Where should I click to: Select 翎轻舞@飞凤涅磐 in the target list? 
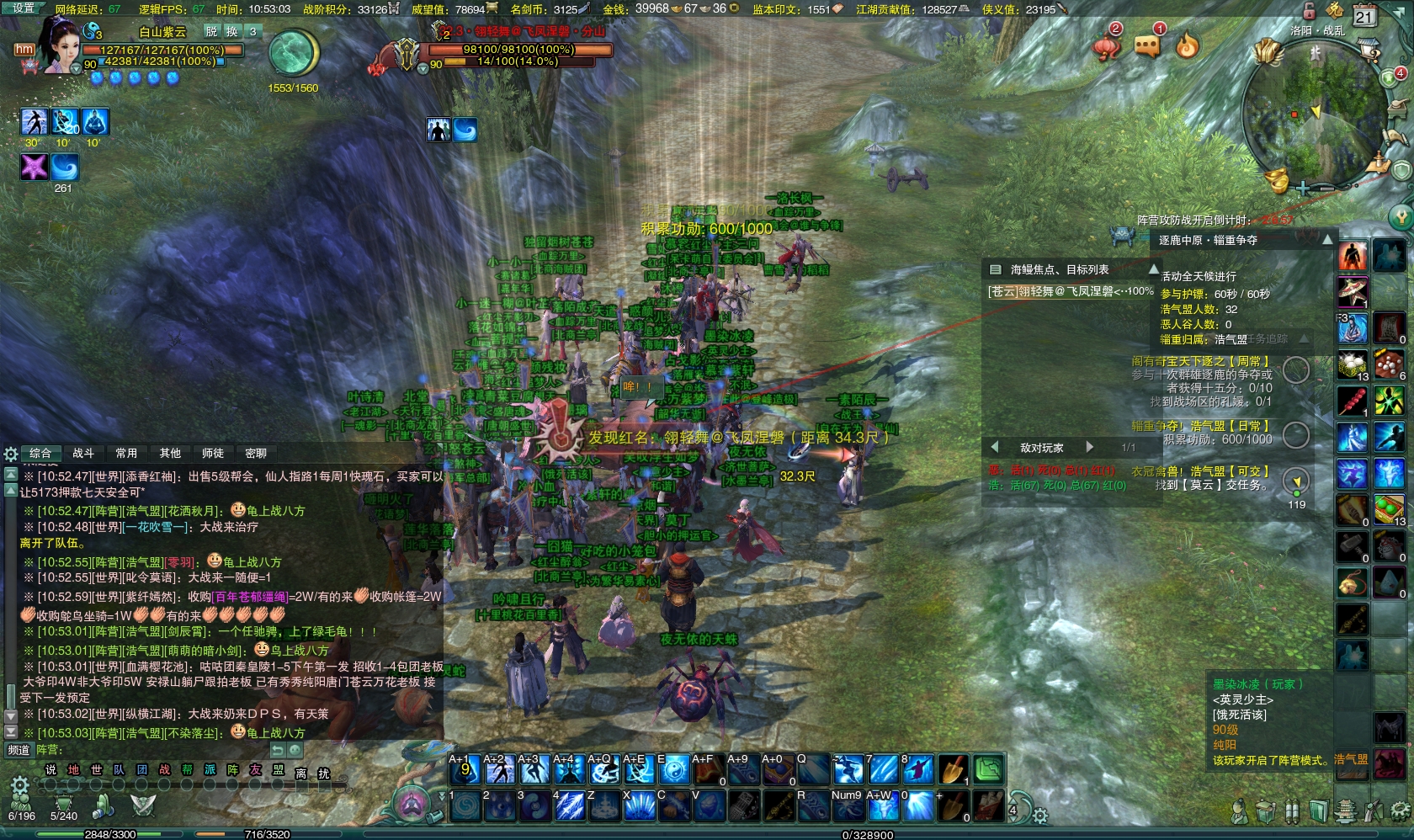[x=1069, y=291]
